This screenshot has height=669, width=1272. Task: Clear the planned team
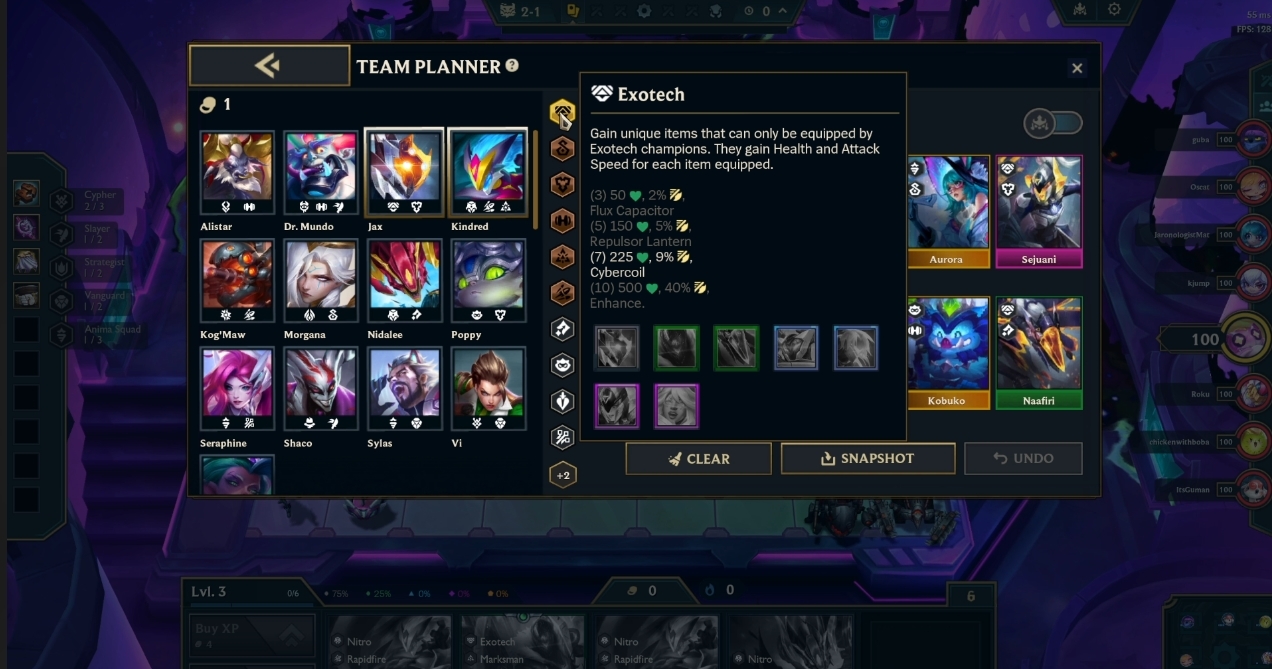tap(698, 458)
